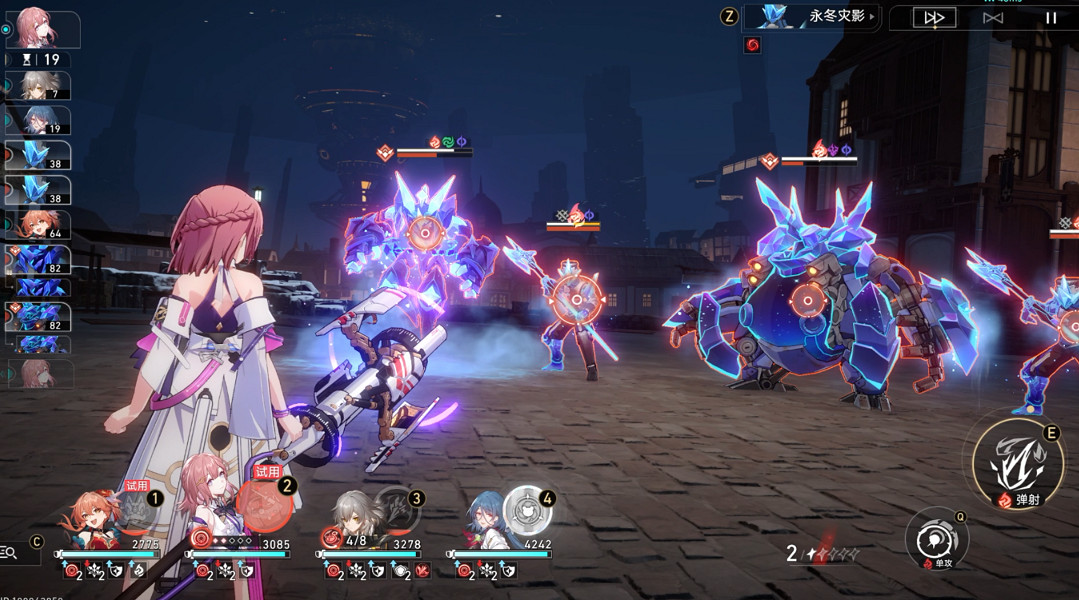Pause the battle
The image size is (1079, 600).
pos(1051,18)
